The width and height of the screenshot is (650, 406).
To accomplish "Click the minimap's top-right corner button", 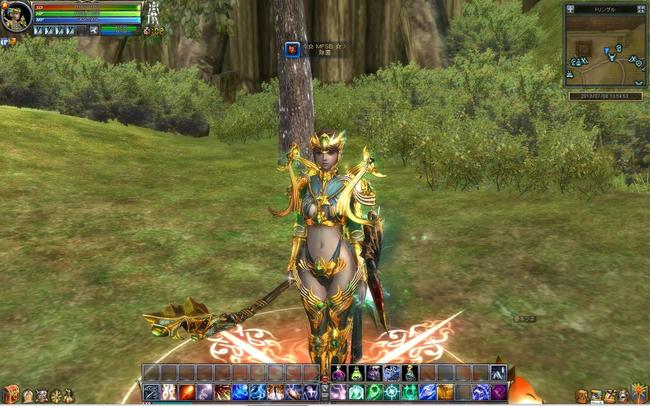I will (x=640, y=8).
